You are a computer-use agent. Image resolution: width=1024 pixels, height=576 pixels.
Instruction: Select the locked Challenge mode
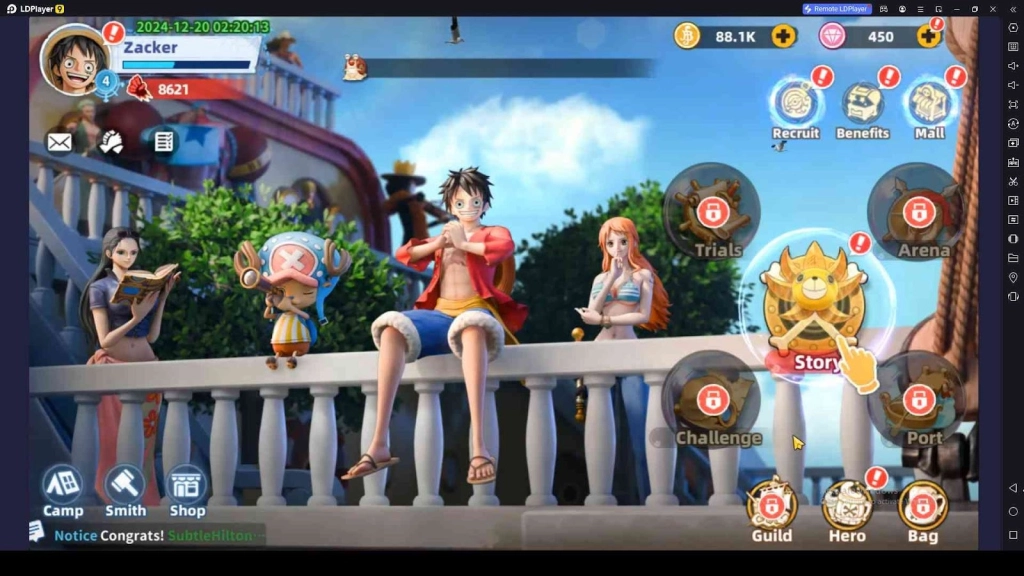point(712,400)
